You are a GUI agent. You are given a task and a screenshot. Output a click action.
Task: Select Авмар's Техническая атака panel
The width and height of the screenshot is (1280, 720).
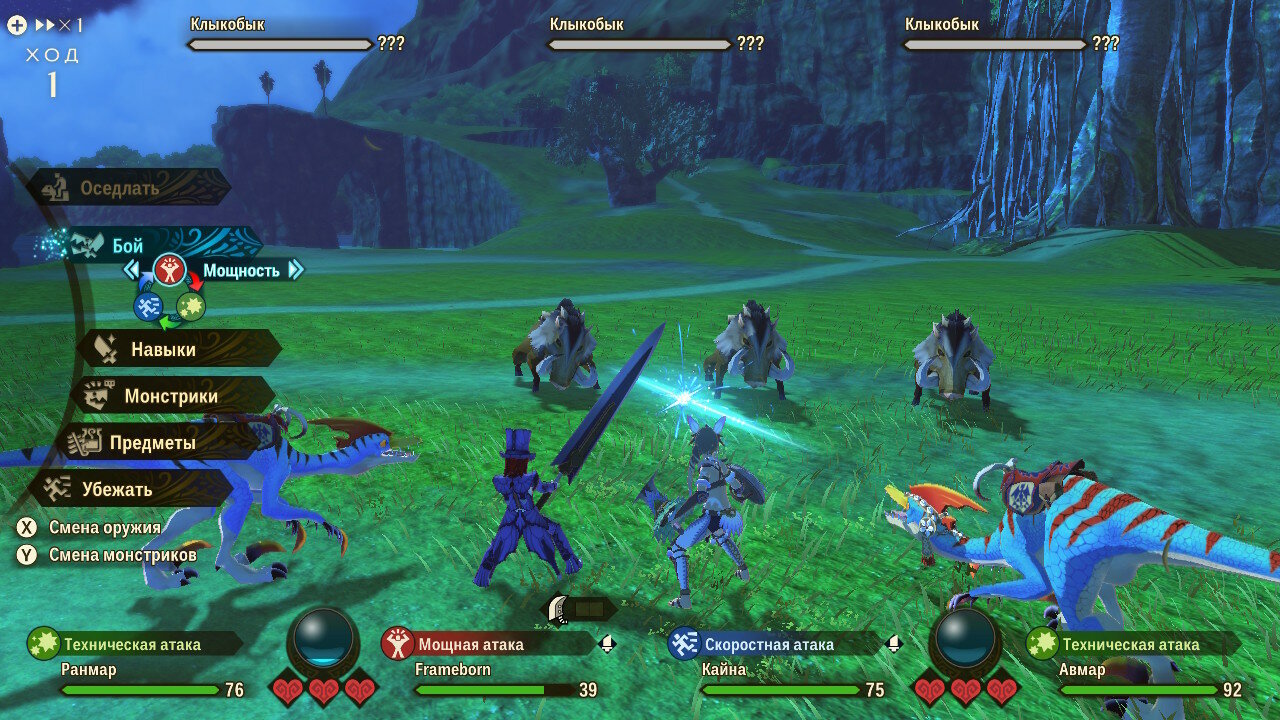pyautogui.click(x=1130, y=645)
